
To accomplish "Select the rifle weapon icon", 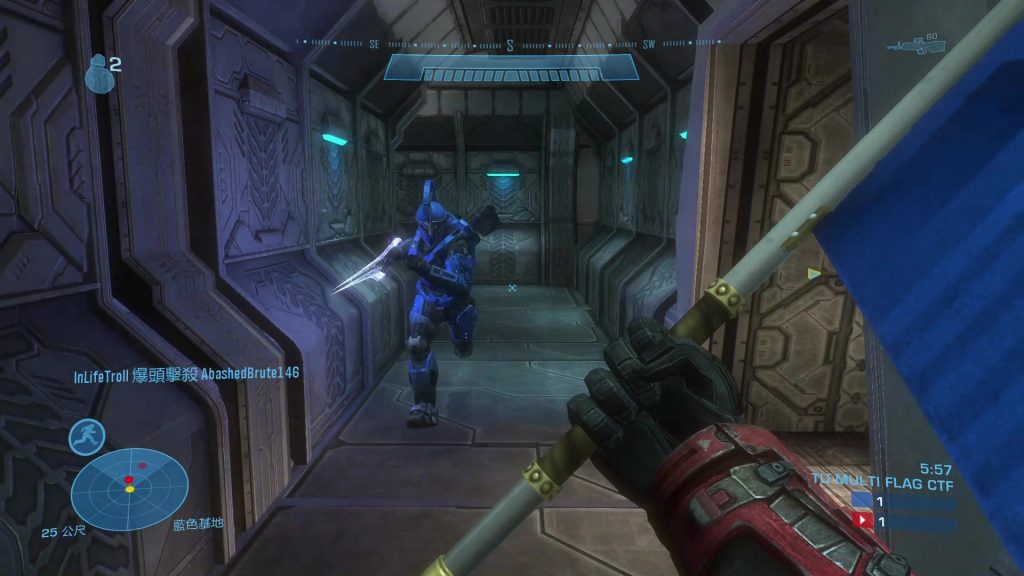I will click(x=917, y=47).
